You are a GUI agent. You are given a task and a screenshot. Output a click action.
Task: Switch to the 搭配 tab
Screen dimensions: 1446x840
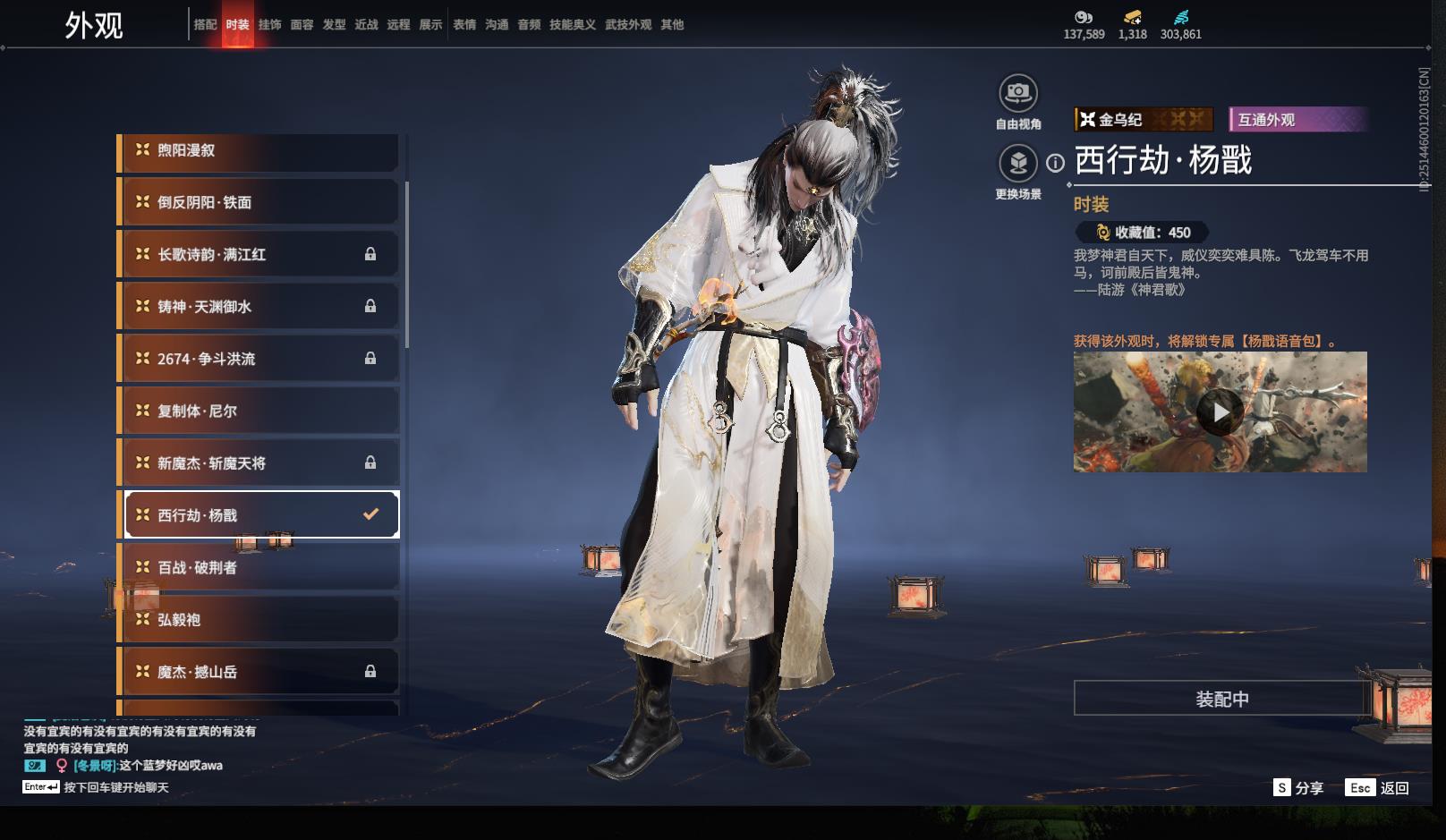[x=205, y=25]
